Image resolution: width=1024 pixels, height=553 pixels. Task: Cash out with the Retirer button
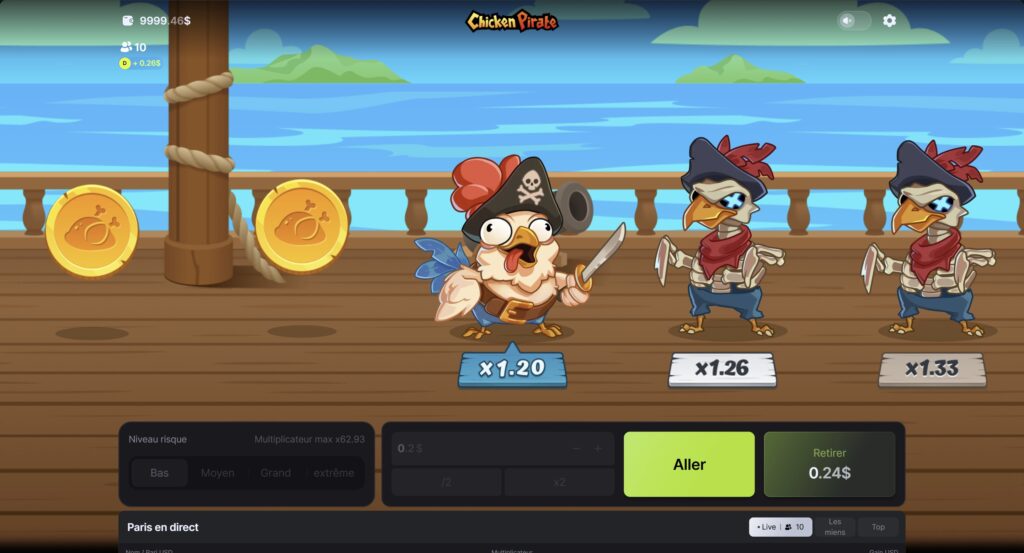pos(829,464)
